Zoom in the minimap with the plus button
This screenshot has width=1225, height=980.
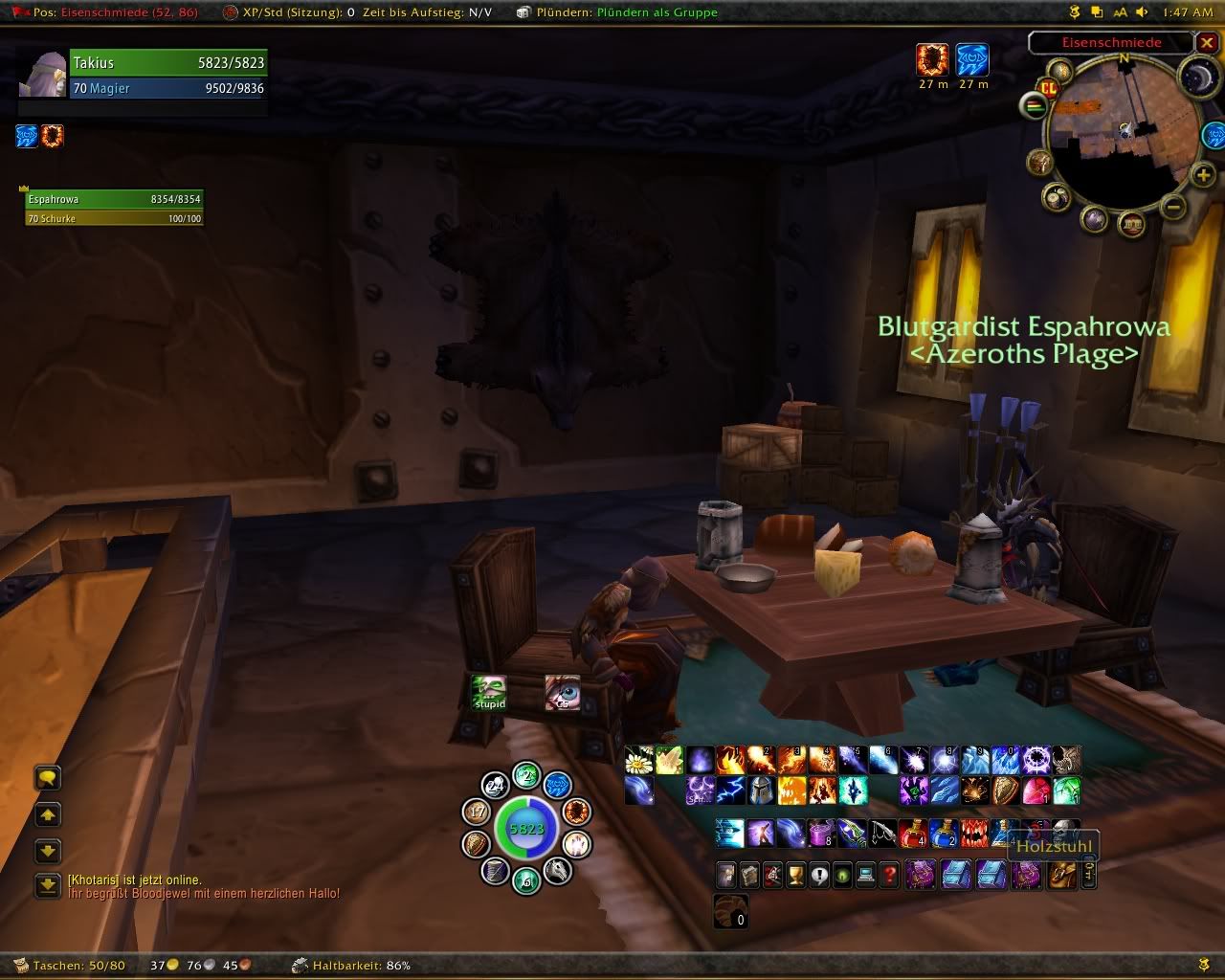click(x=1203, y=174)
